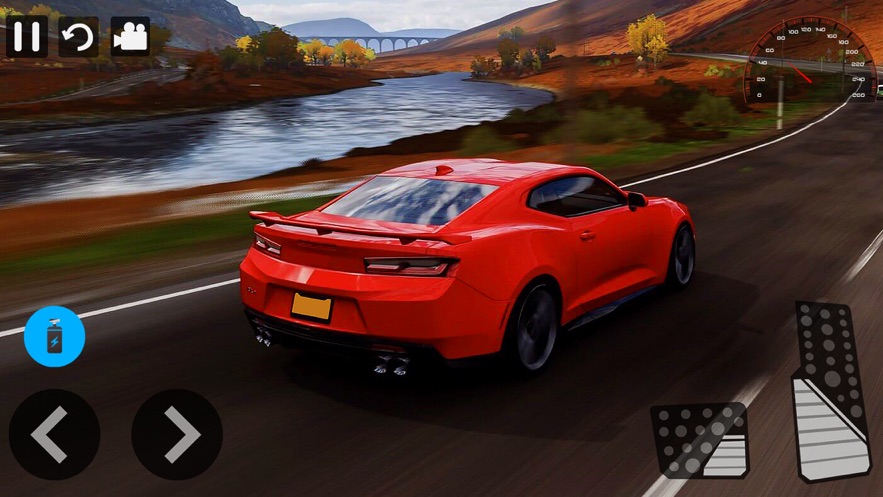
Task: Steer left with the left arrow
Action: pyautogui.click(x=54, y=434)
